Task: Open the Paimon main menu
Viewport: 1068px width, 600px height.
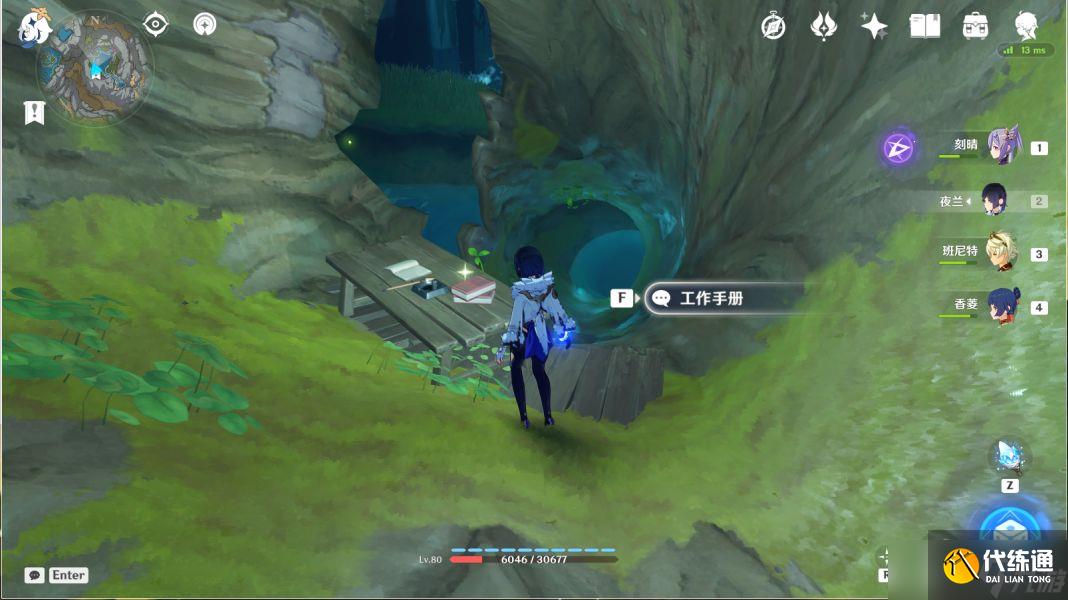Action: pos(35,26)
